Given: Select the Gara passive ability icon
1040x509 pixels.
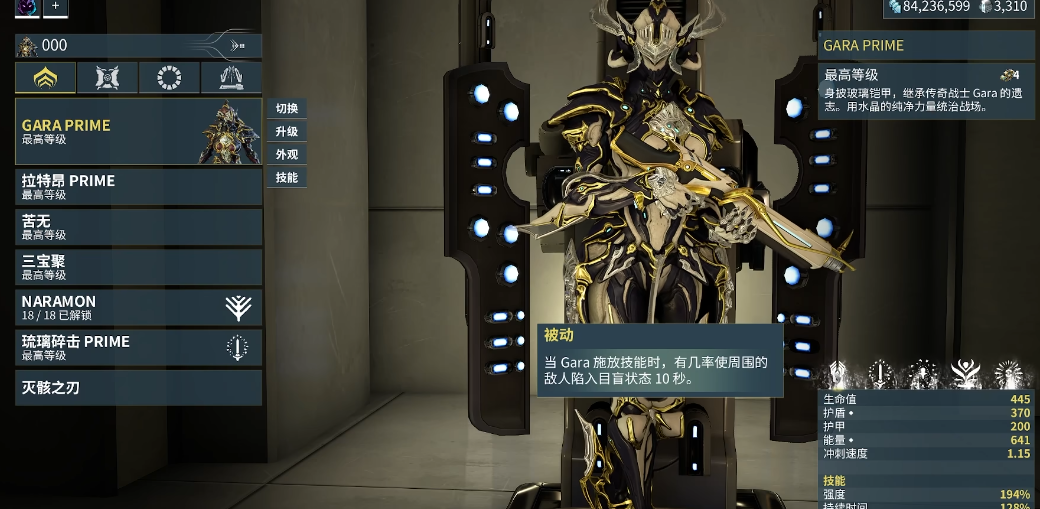Looking at the screenshot, I should (x=836, y=375).
